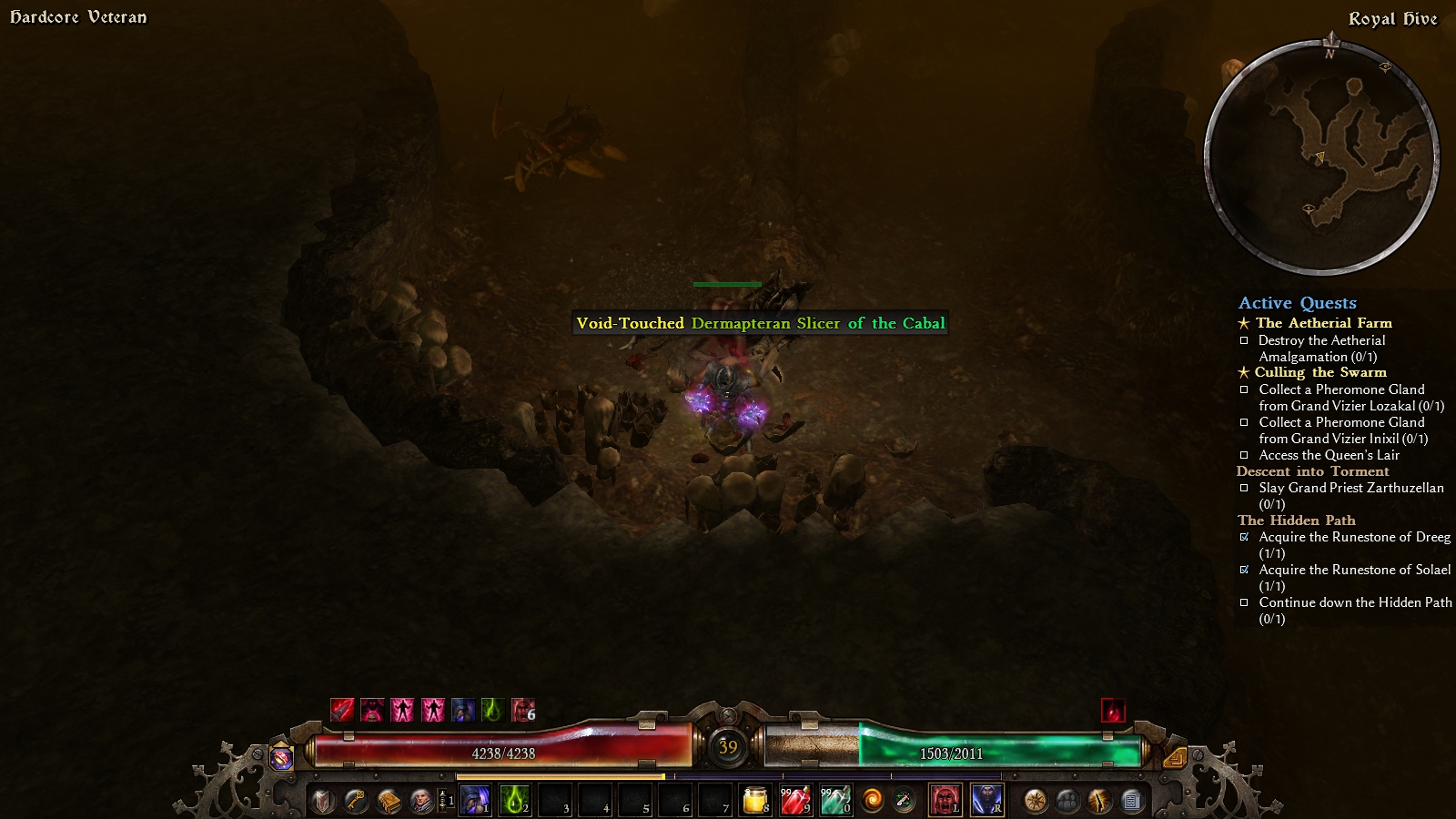Drink the red health potion in slot 9
The width and height of the screenshot is (1456, 819).
pyautogui.click(x=794, y=800)
